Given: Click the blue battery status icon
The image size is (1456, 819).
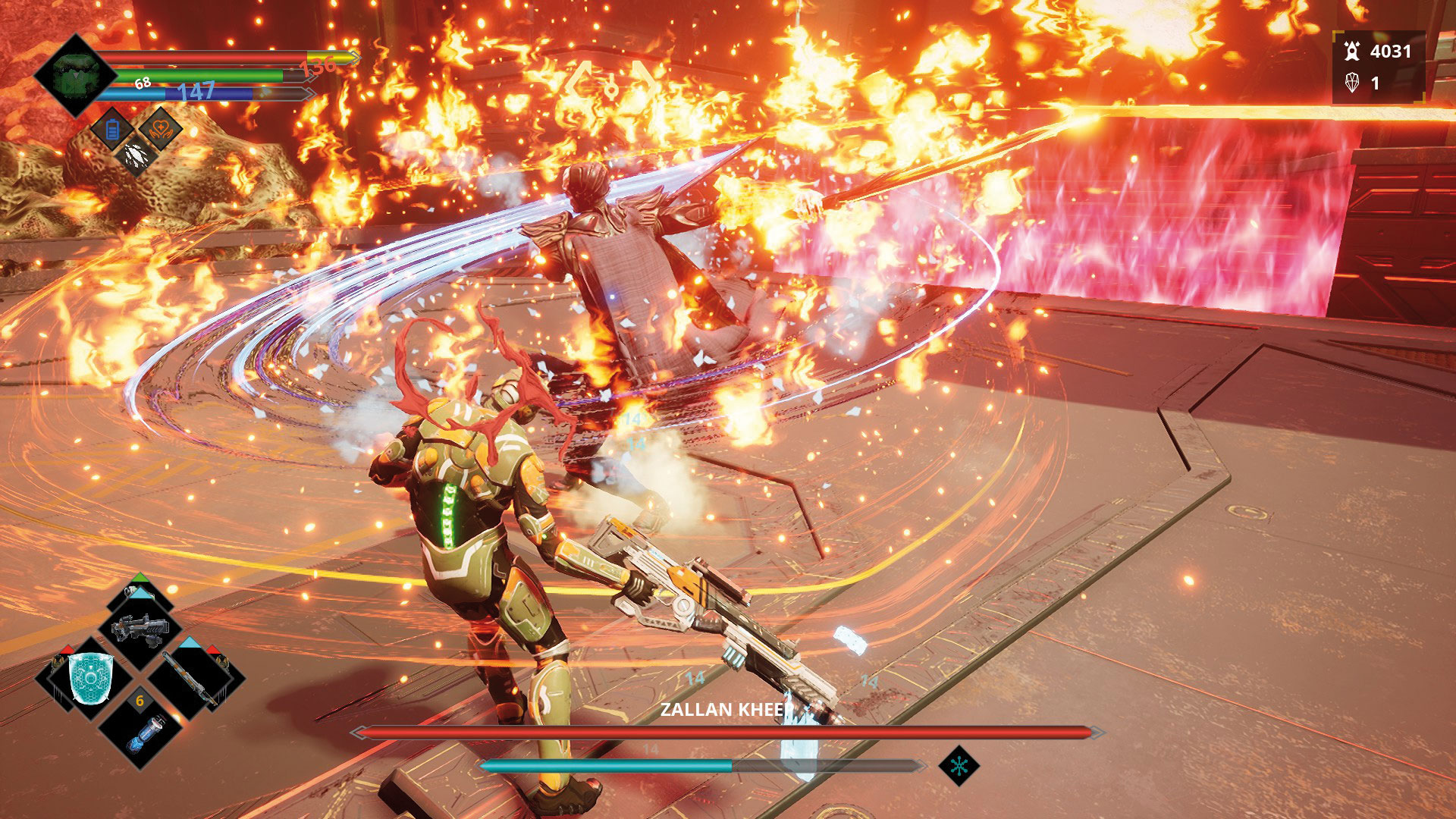Looking at the screenshot, I should pyautogui.click(x=113, y=130).
